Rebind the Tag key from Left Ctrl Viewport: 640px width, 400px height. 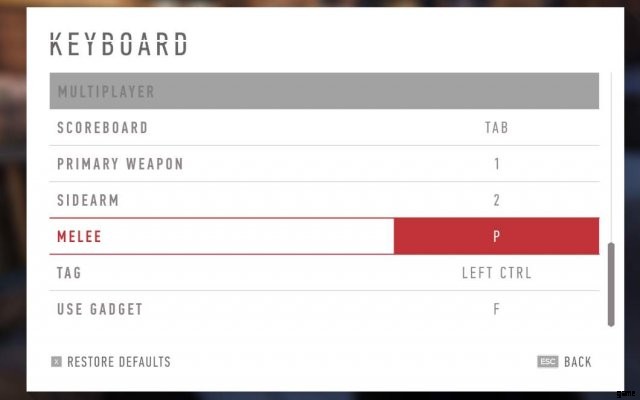click(x=496, y=273)
